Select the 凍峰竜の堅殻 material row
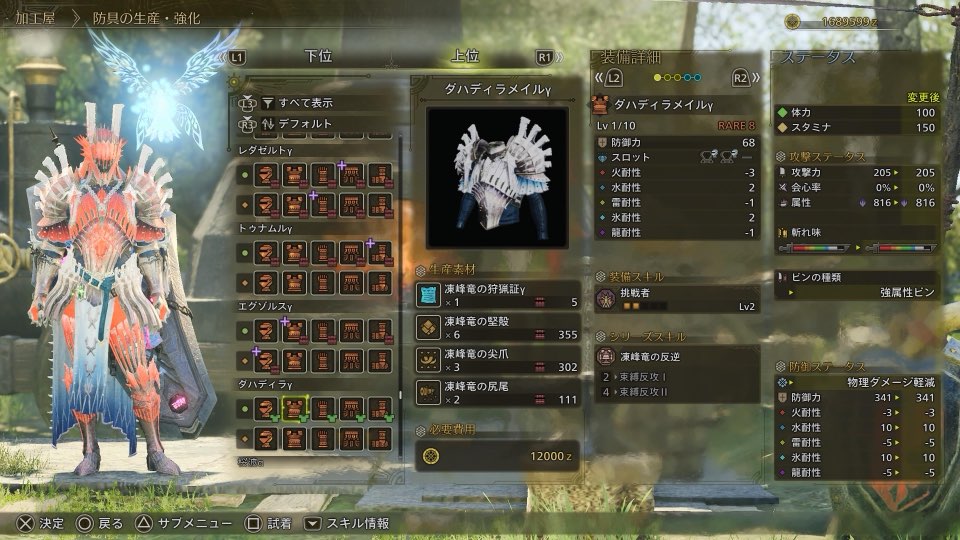This screenshot has height=540, width=960. pyautogui.click(x=497, y=326)
